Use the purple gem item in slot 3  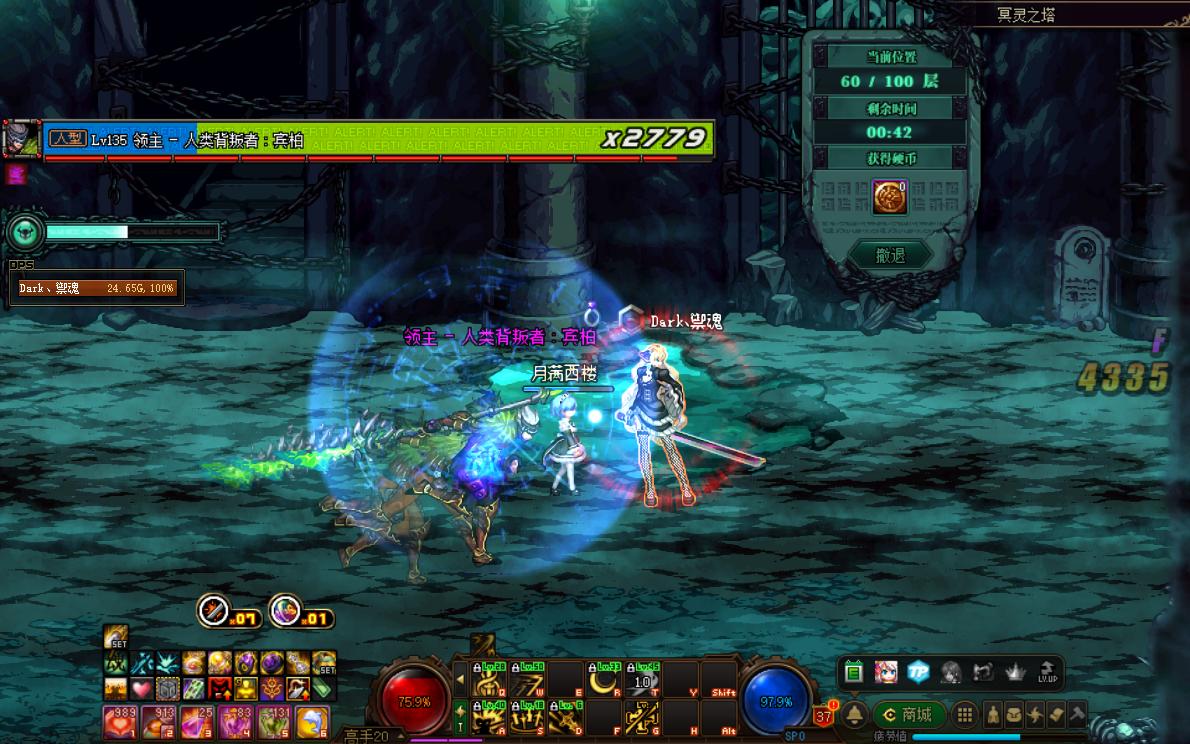(x=195, y=721)
